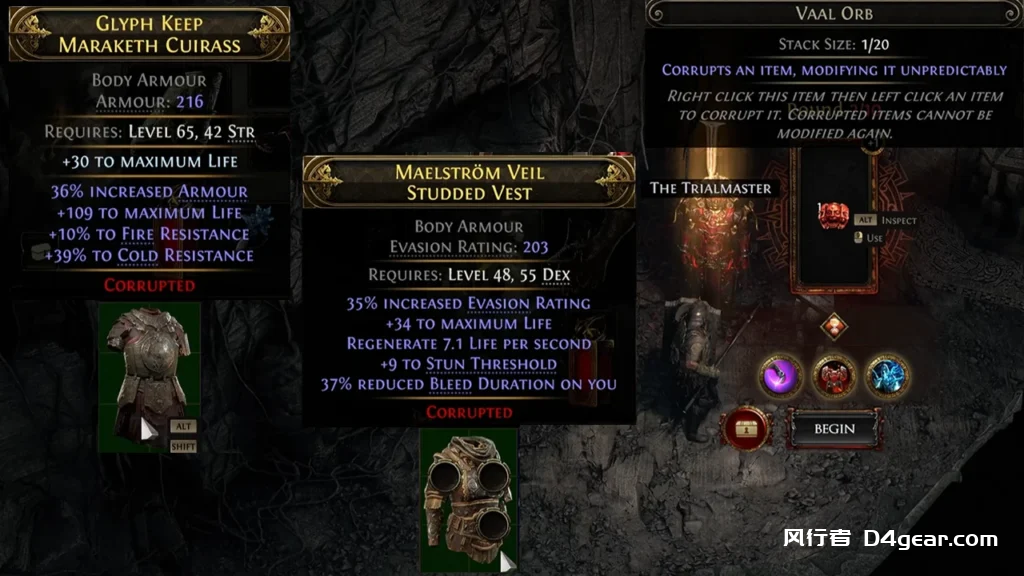The image size is (1024, 576).
Task: Select the Vaal Orb in the item slot
Action: point(832,215)
